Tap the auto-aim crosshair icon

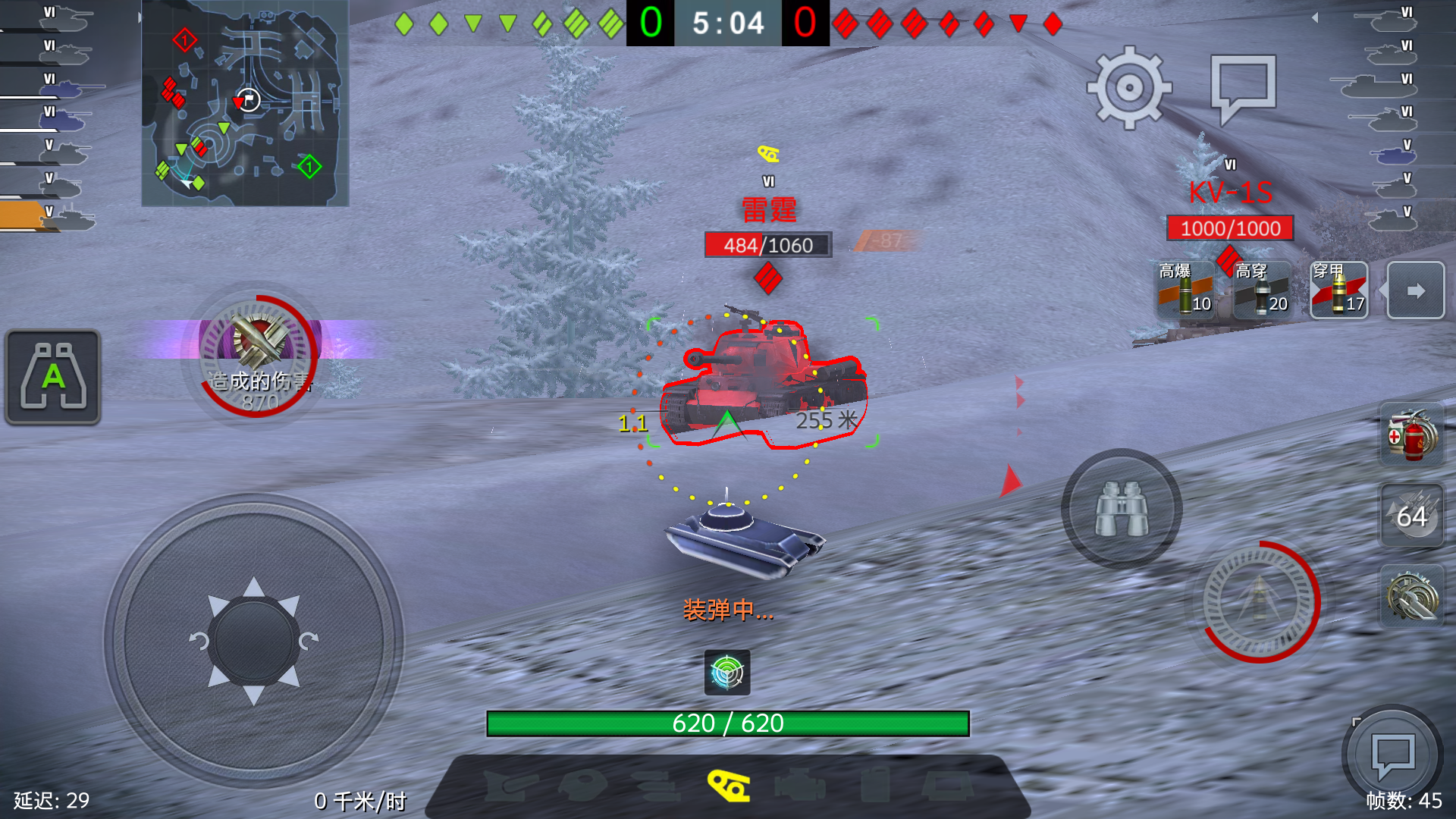pyautogui.click(x=727, y=673)
